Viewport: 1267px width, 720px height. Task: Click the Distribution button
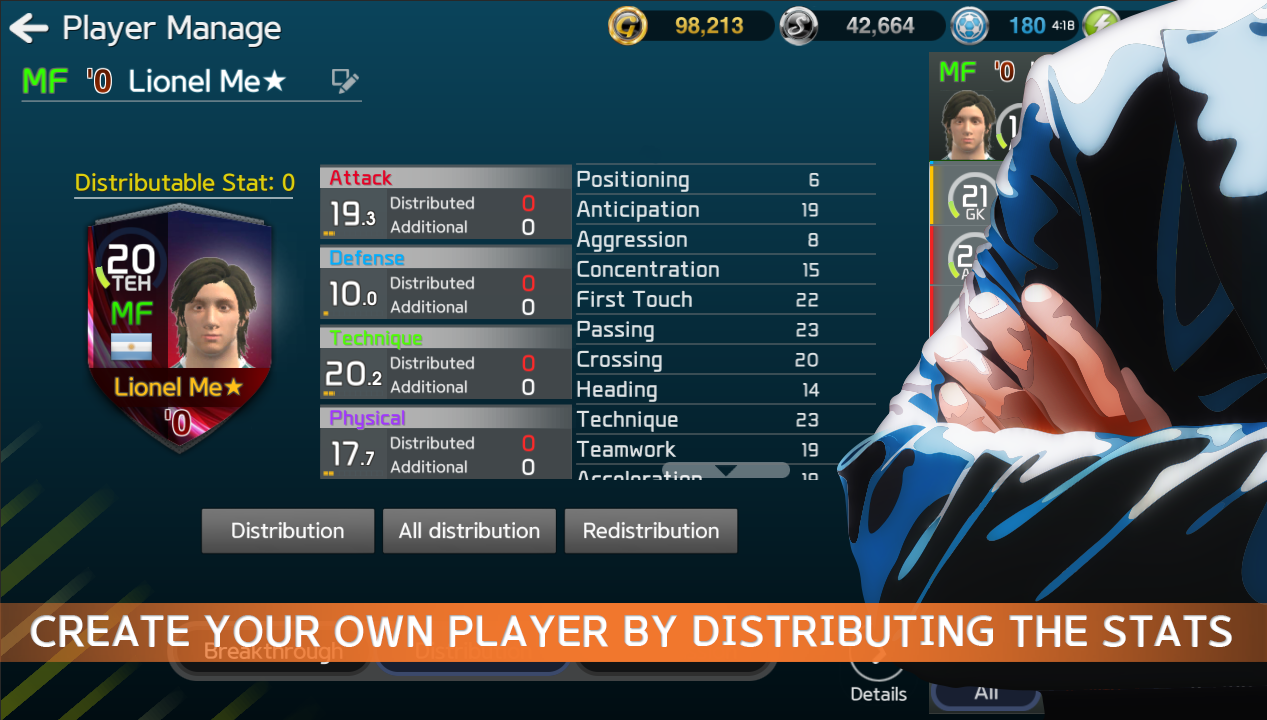point(288,531)
